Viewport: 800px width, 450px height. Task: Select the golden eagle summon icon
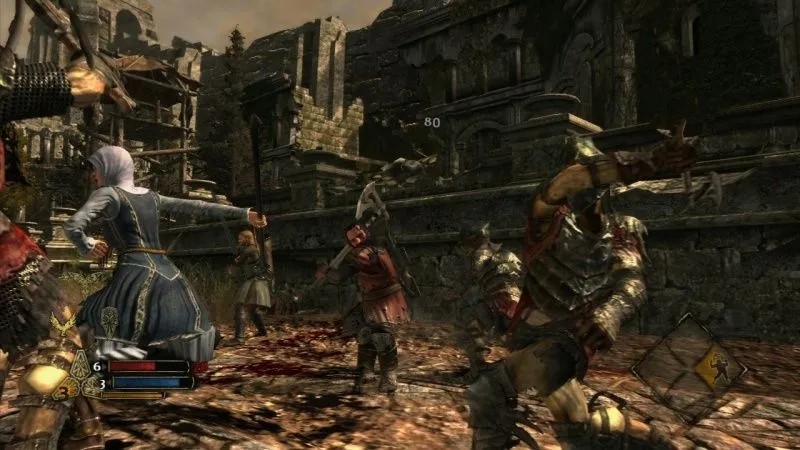click(63, 325)
